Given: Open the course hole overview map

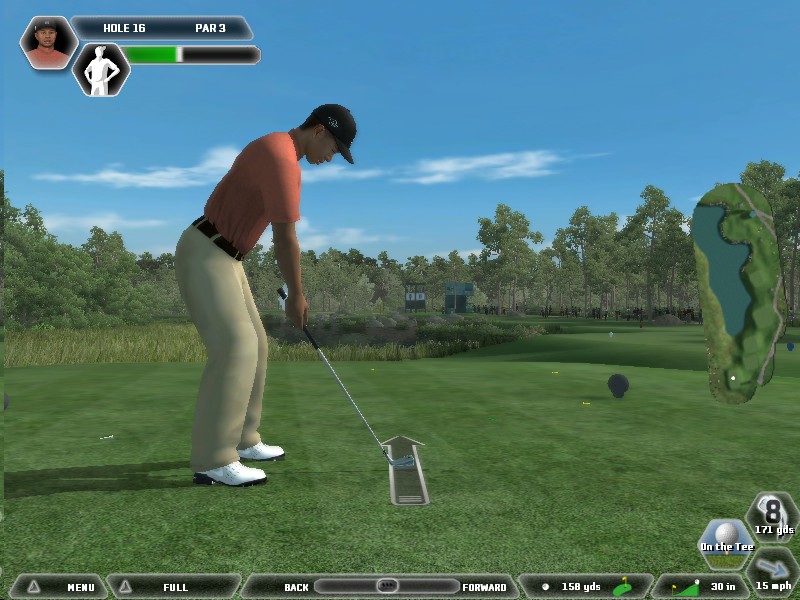Looking at the screenshot, I should click(738, 292).
